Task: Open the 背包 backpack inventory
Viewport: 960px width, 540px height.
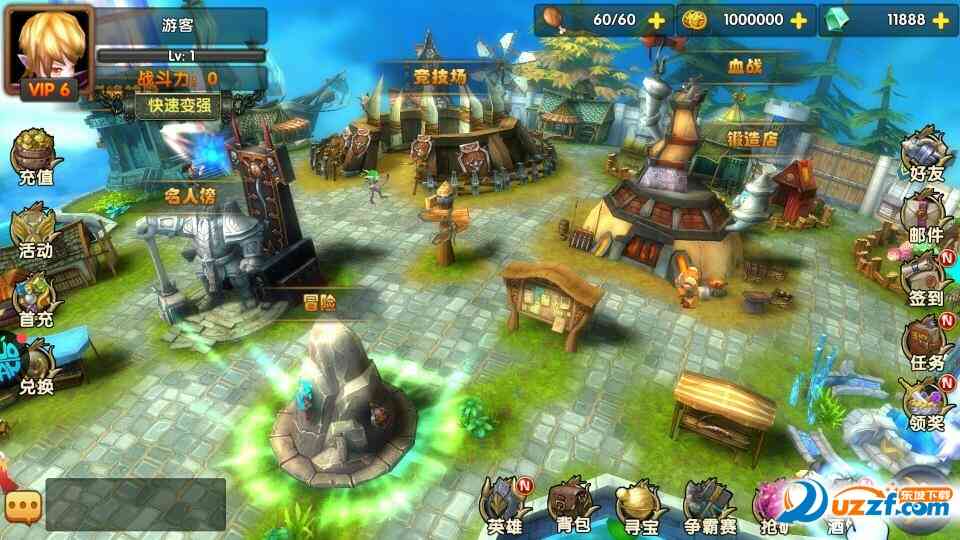Action: point(571,503)
